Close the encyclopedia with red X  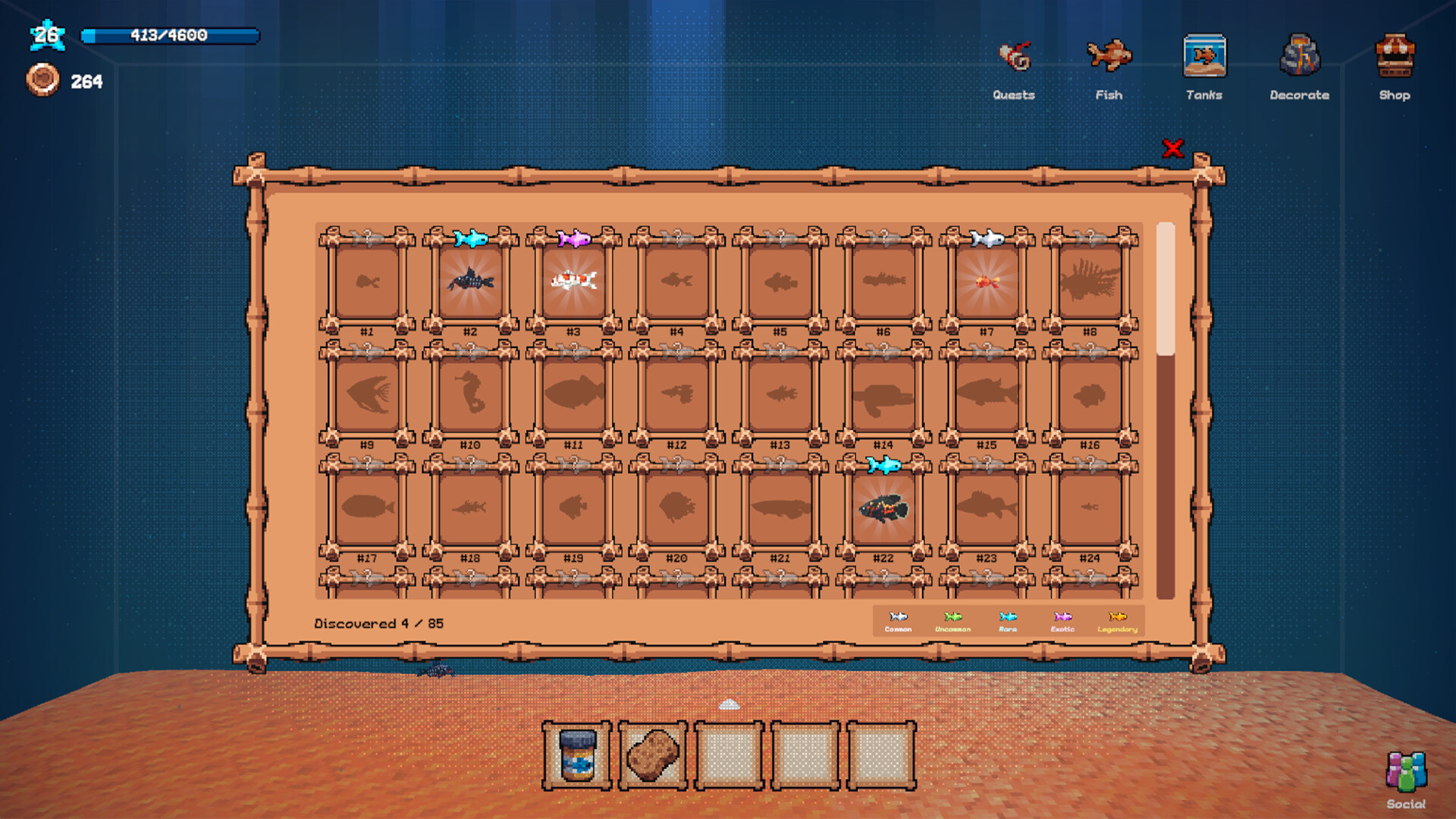tap(1172, 149)
